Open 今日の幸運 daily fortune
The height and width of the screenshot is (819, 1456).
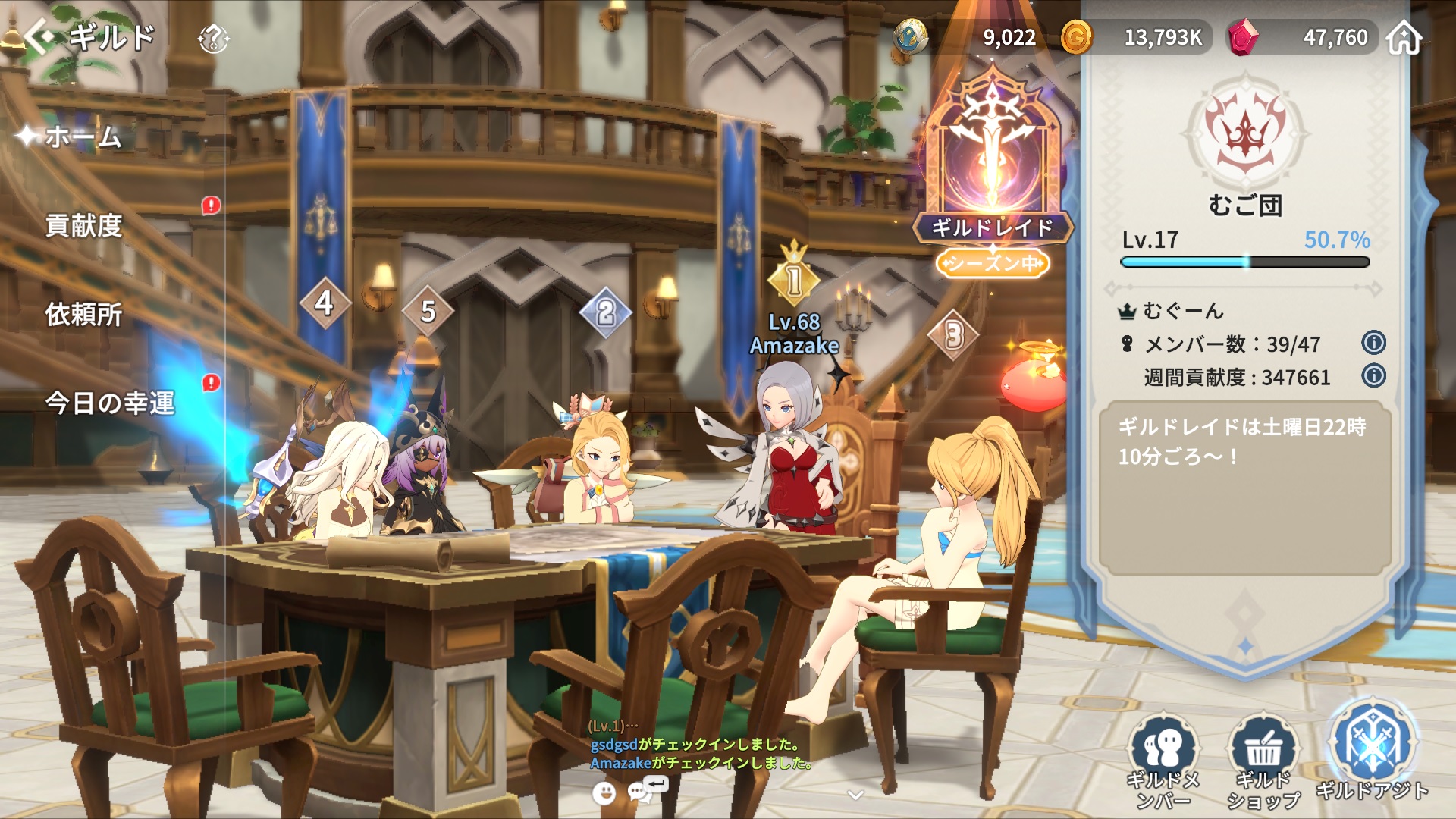pos(110,403)
